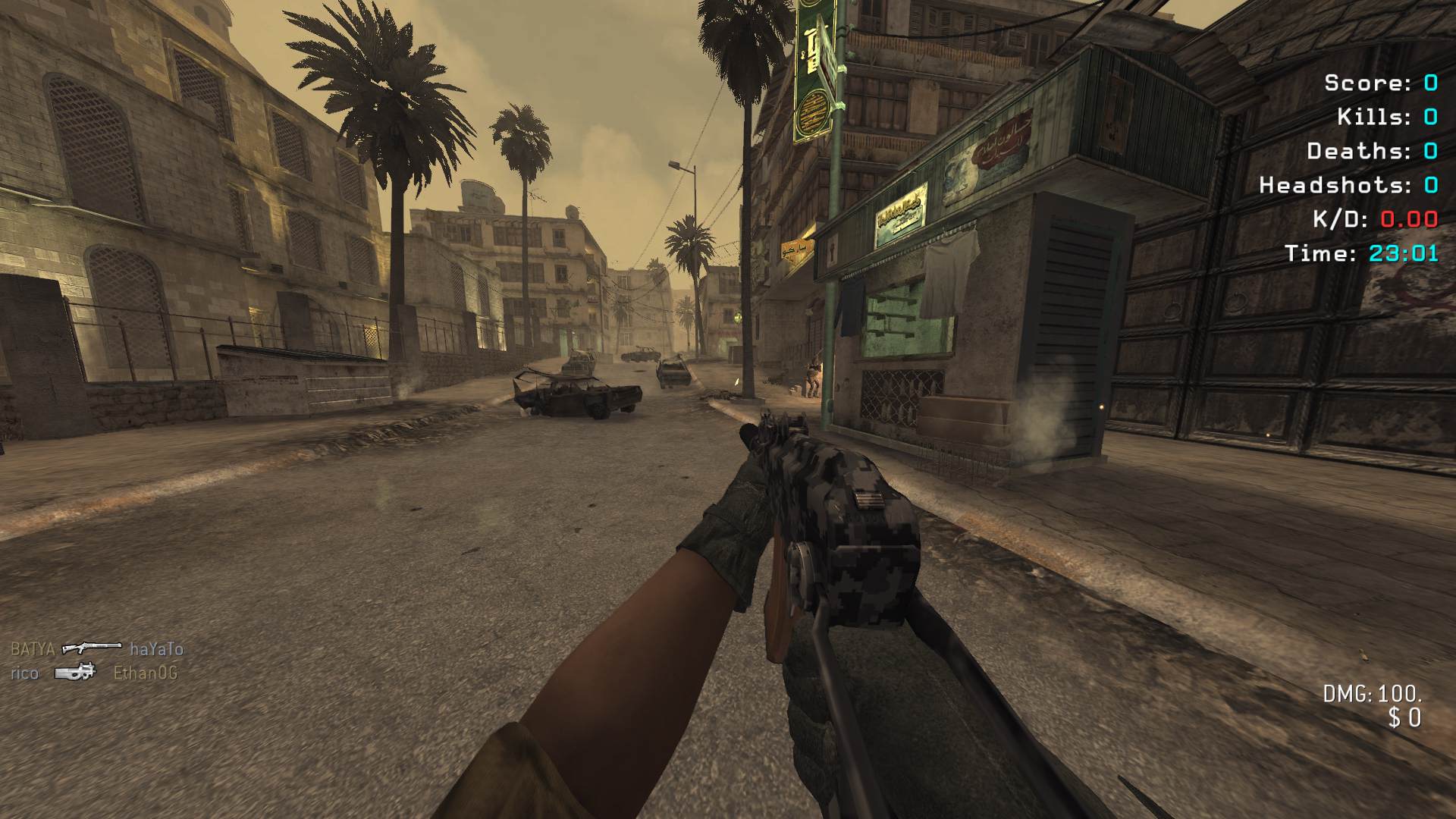
Task: Click the shotgun icon in BATYA's killfeed entry
Action: click(91, 648)
